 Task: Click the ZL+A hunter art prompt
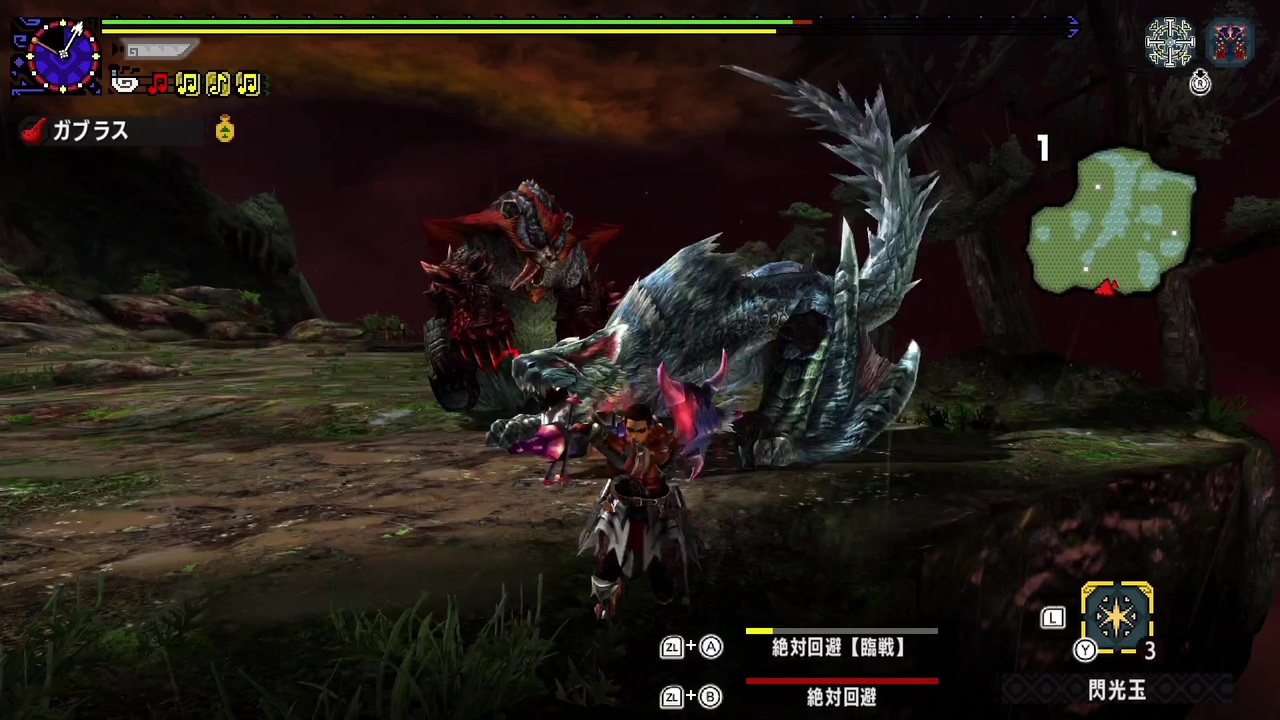pyautogui.click(x=691, y=648)
